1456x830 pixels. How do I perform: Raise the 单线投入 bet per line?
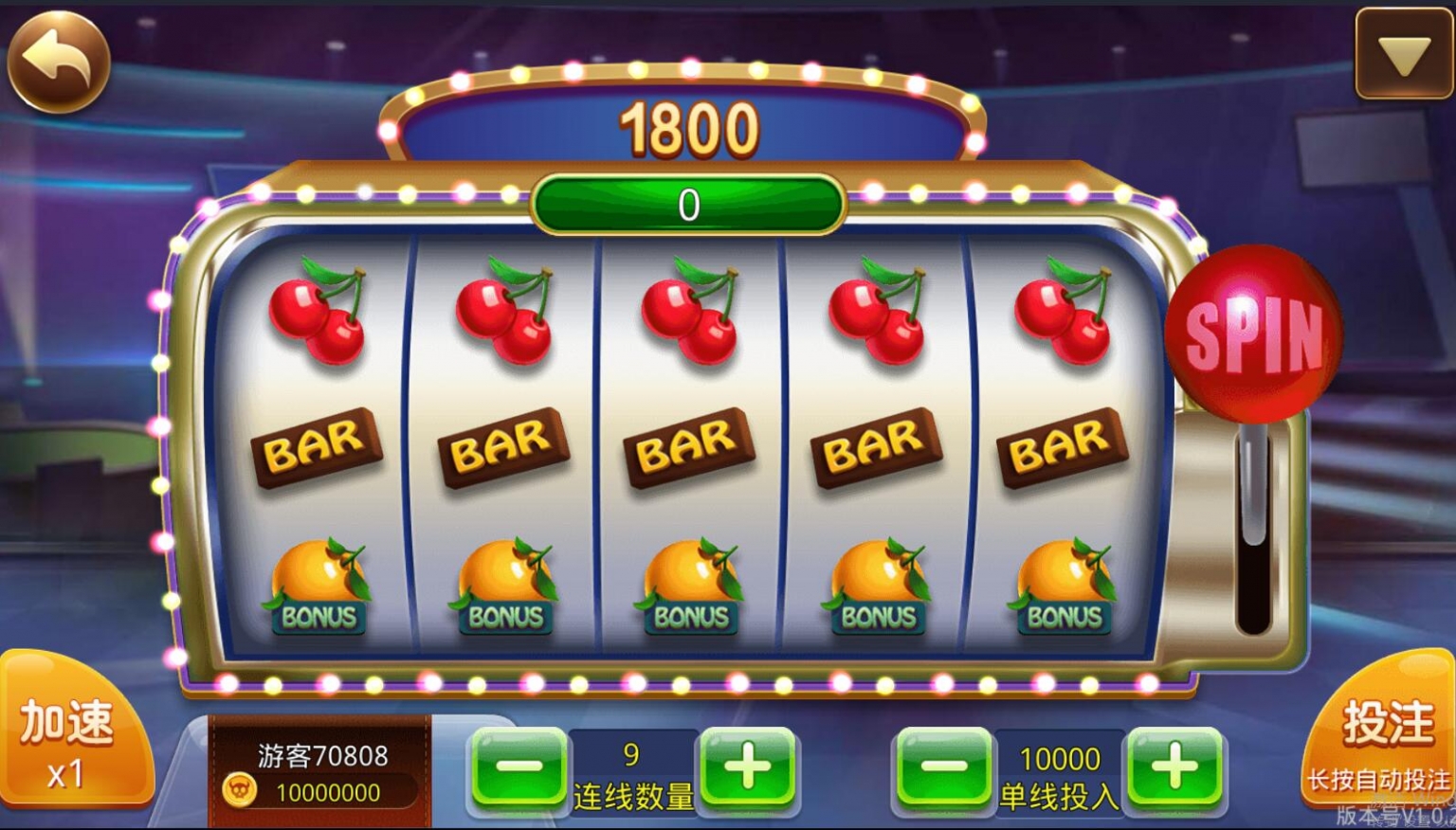(x=1174, y=767)
